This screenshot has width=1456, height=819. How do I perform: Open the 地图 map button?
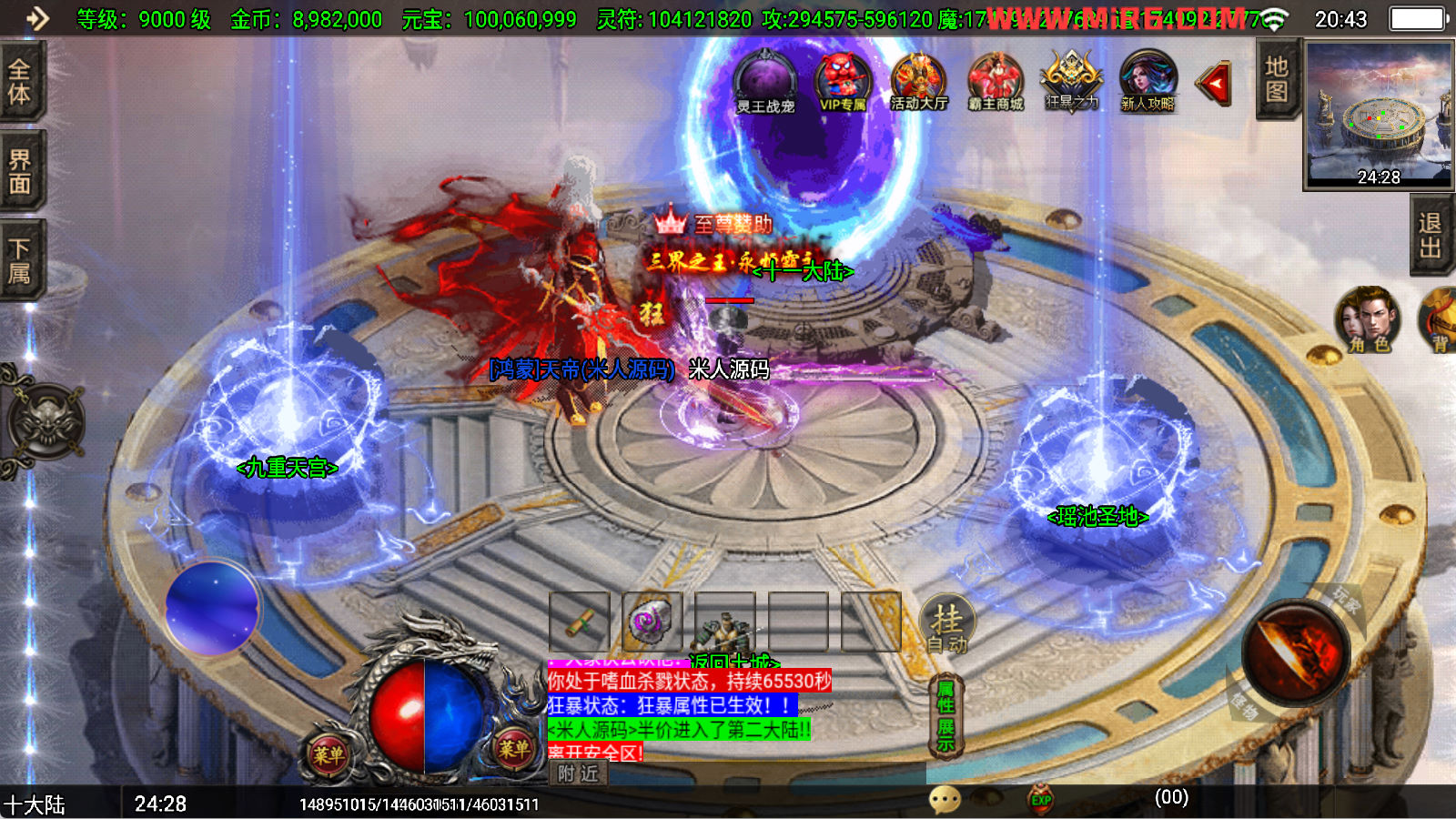point(1277,80)
